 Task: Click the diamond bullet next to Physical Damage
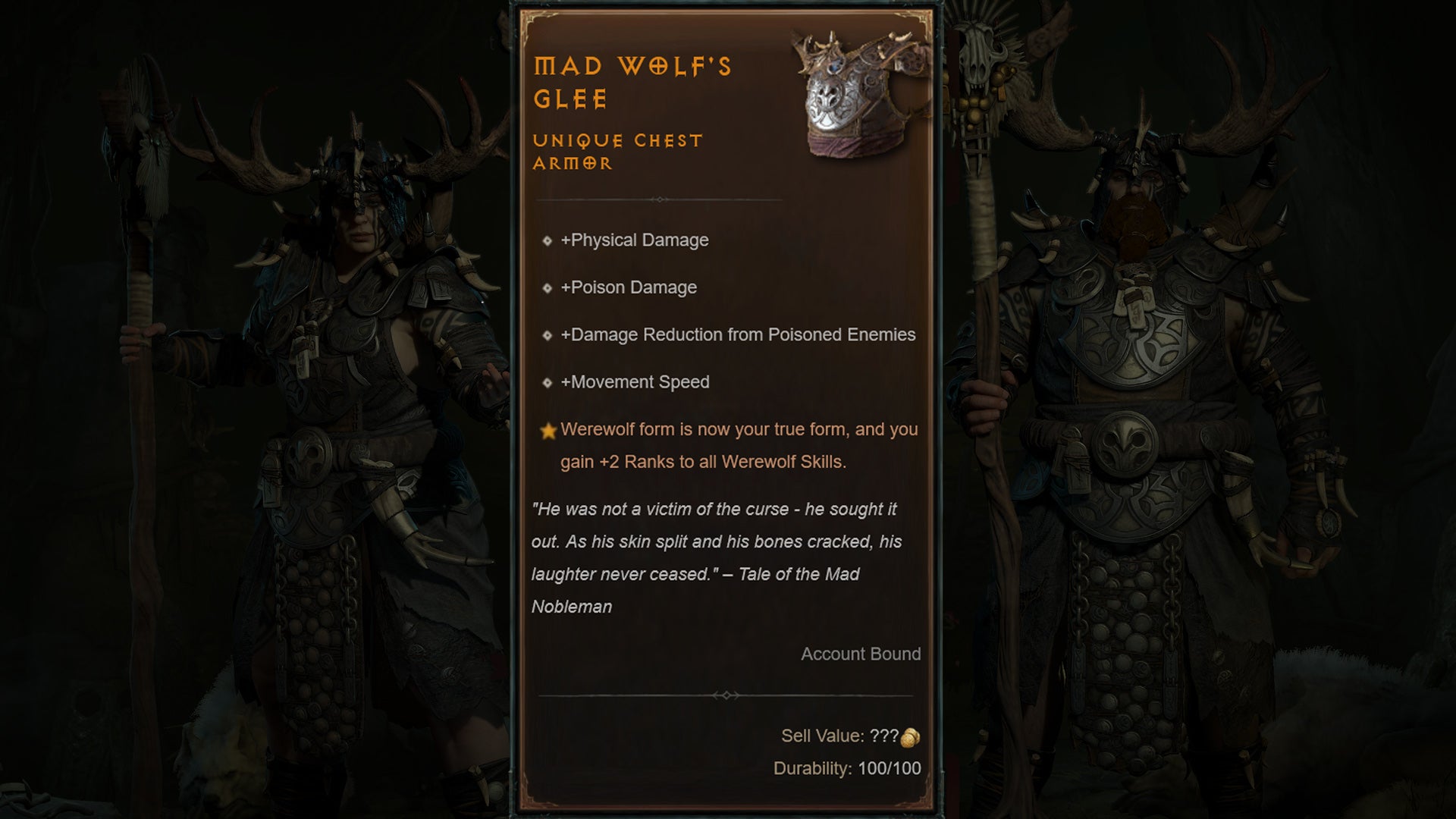point(548,241)
